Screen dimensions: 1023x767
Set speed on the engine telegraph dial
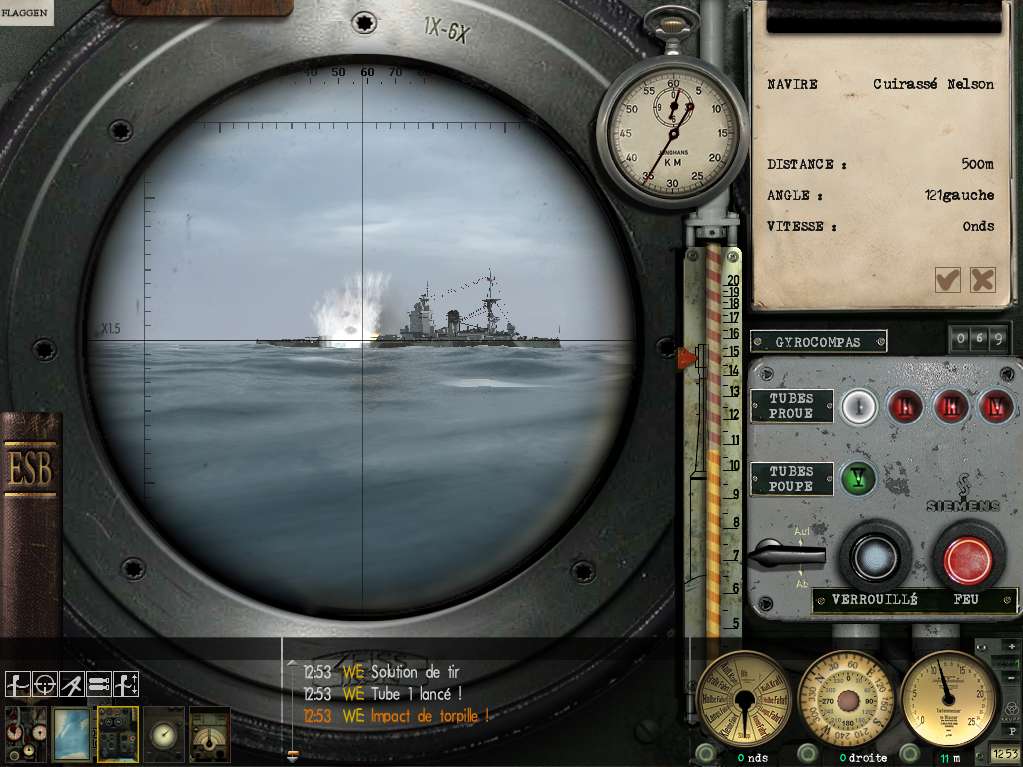(744, 698)
